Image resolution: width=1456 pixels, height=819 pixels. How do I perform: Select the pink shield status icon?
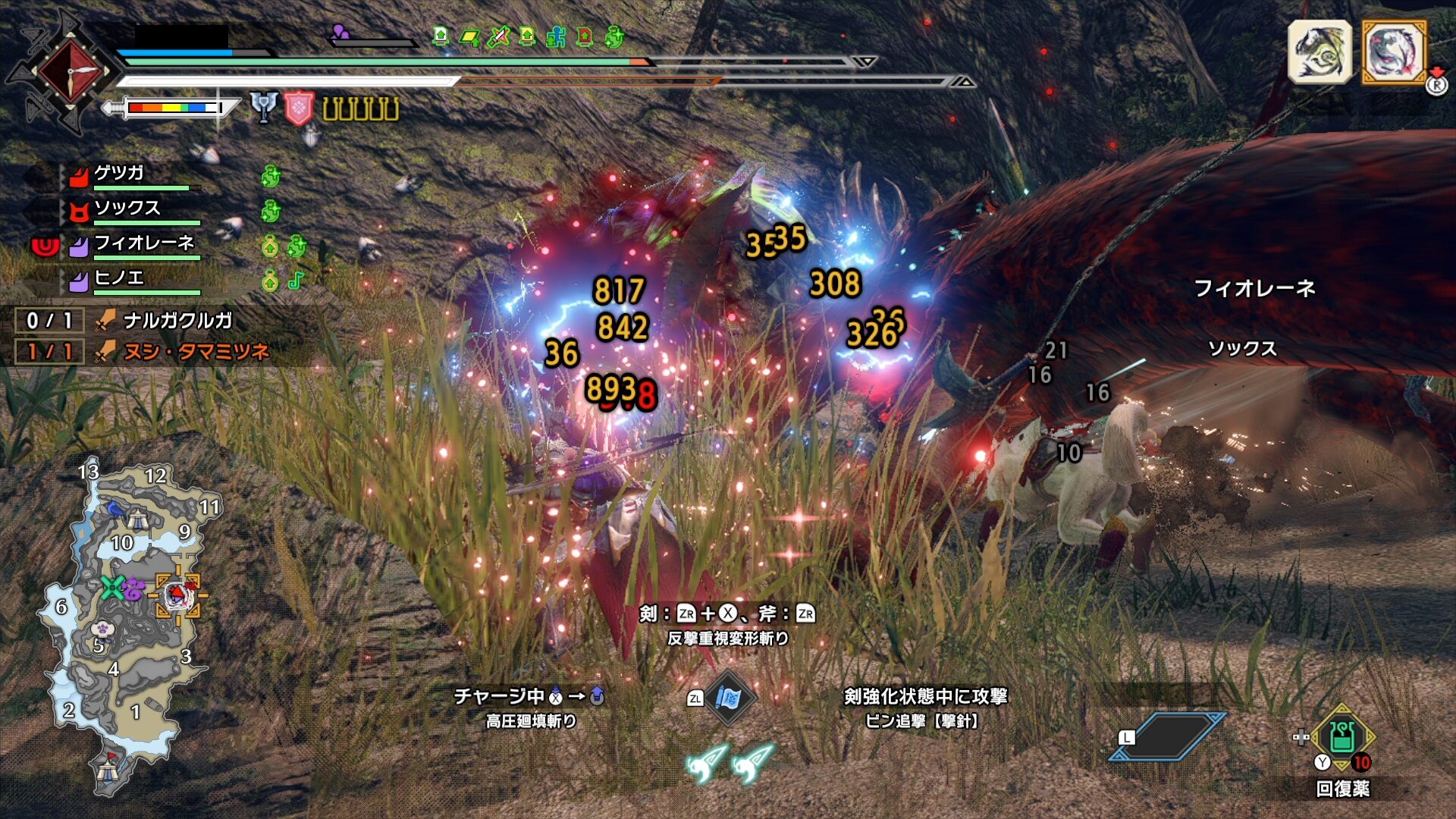pos(299,108)
